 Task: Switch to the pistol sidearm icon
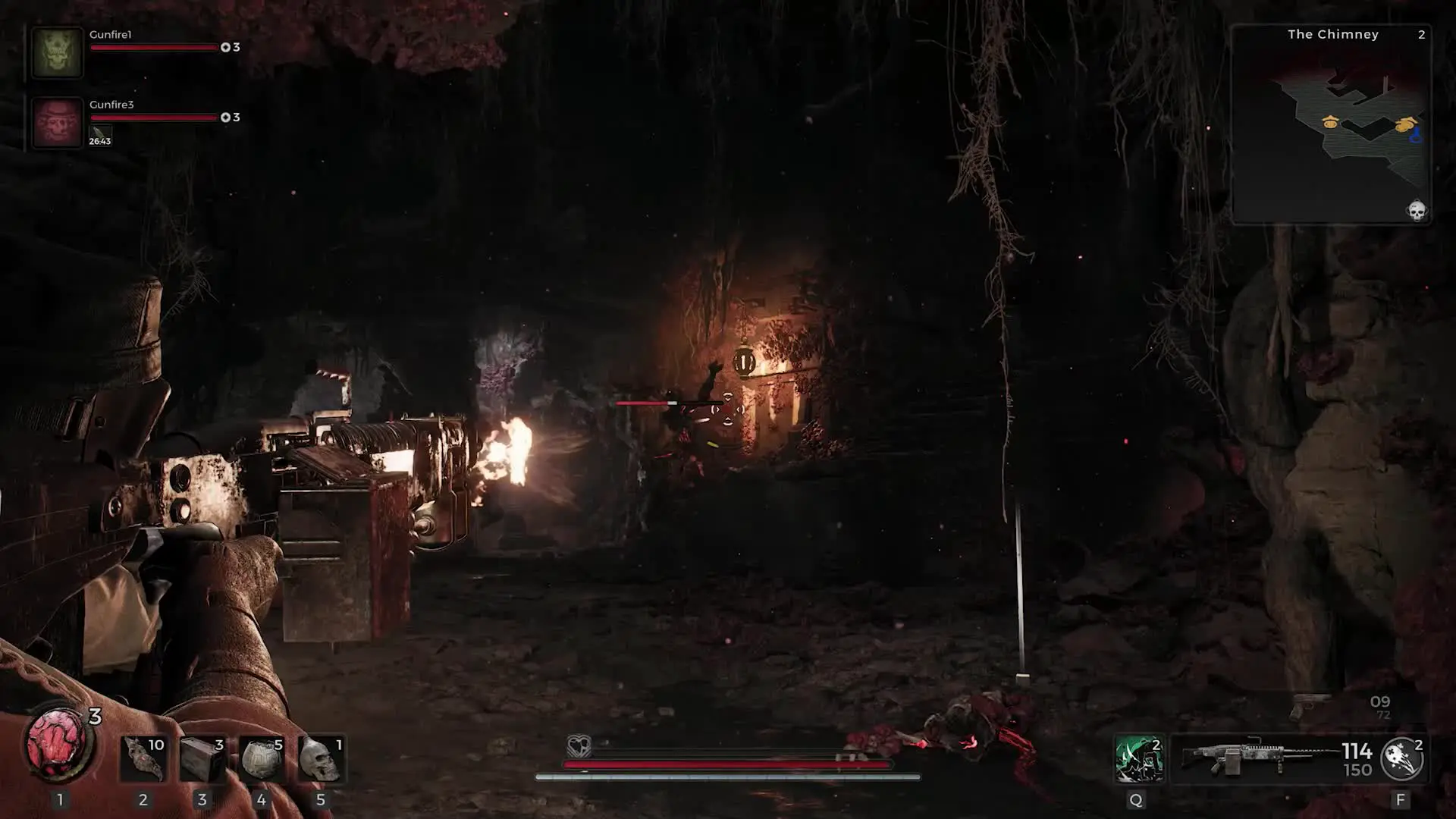1310,705
